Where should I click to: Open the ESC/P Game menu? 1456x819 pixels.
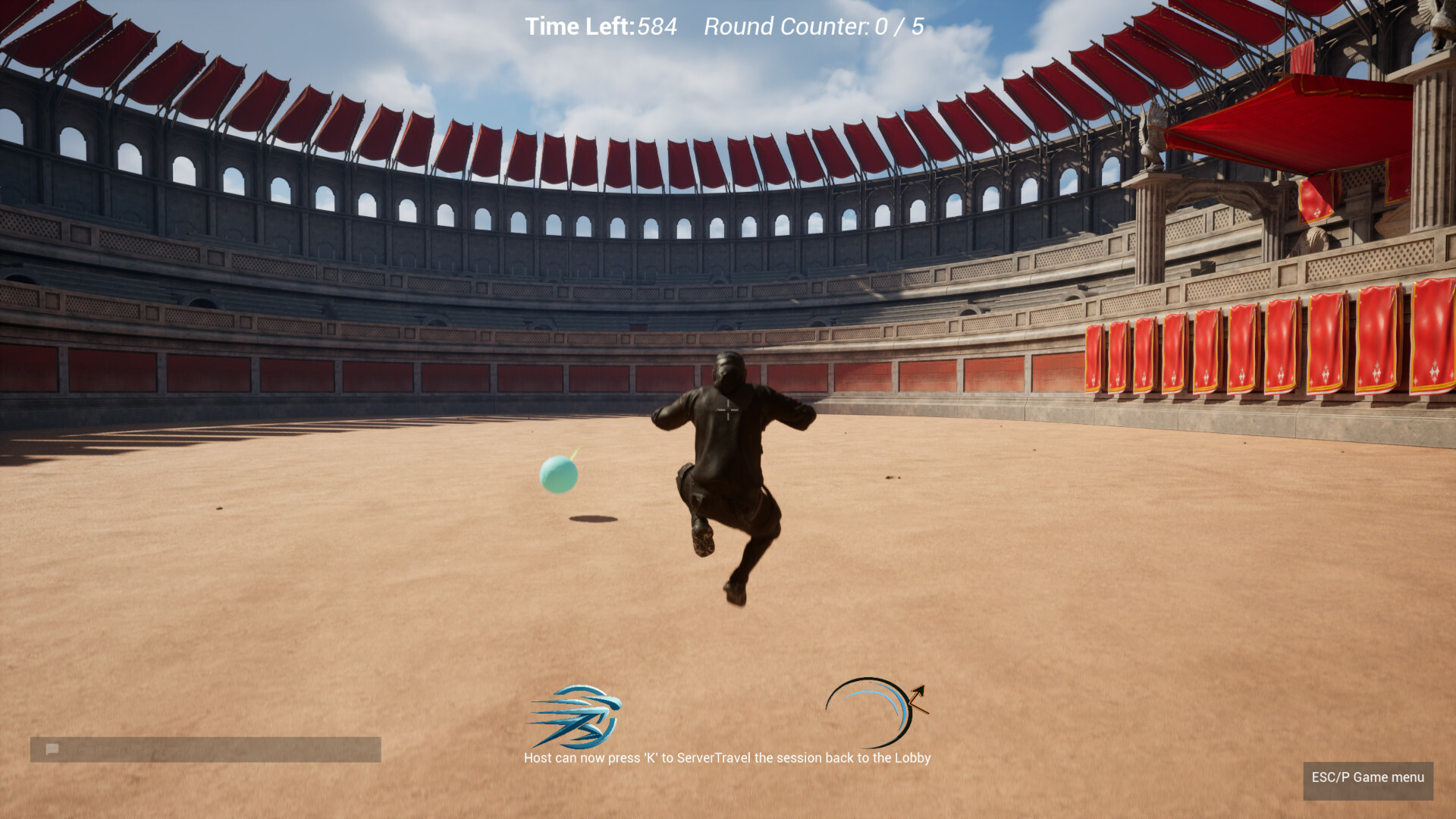pyautogui.click(x=1367, y=777)
